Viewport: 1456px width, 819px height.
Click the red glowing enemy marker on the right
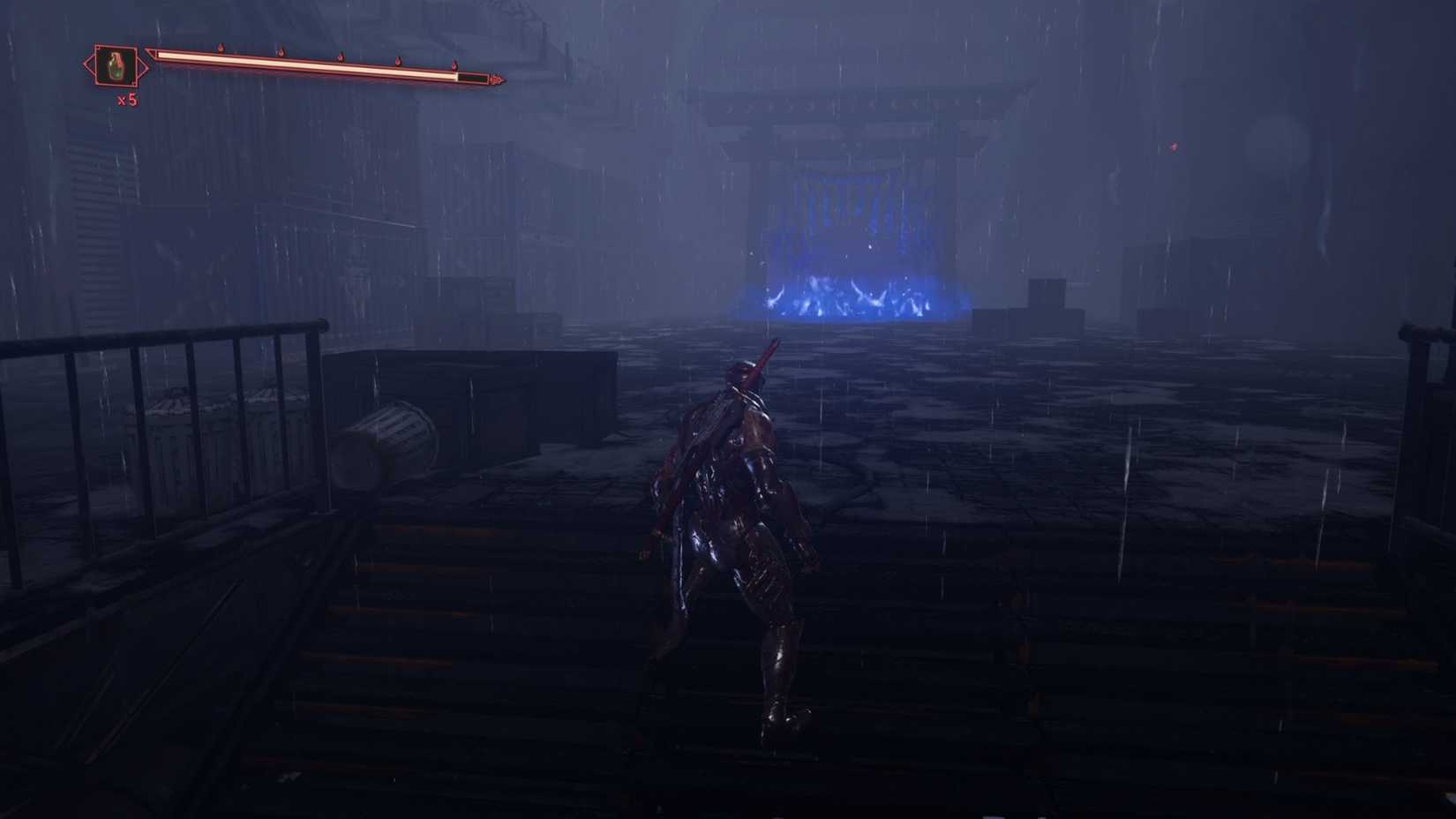click(x=1174, y=147)
